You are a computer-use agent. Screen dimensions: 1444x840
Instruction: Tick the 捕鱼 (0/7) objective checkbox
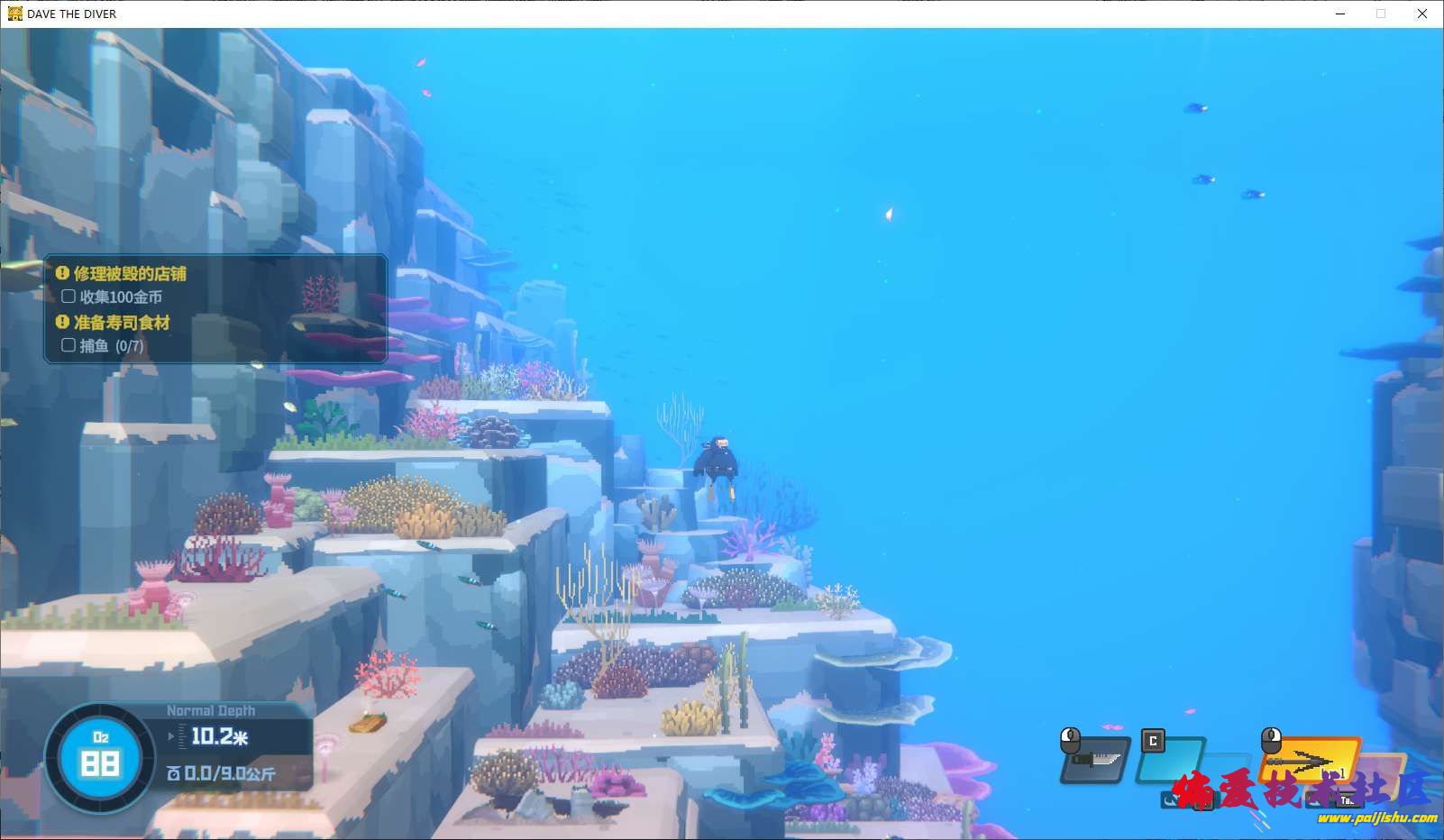click(x=69, y=345)
